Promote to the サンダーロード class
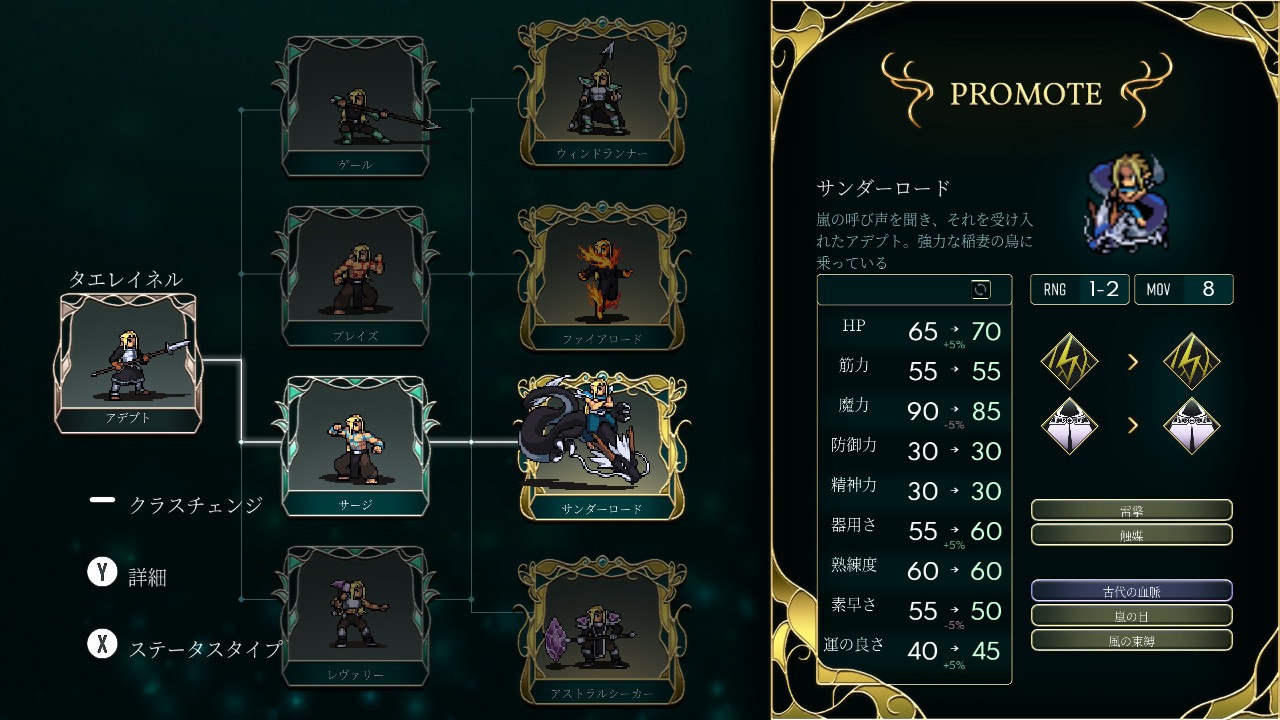Screen dimensions: 1280x720 (x=601, y=447)
